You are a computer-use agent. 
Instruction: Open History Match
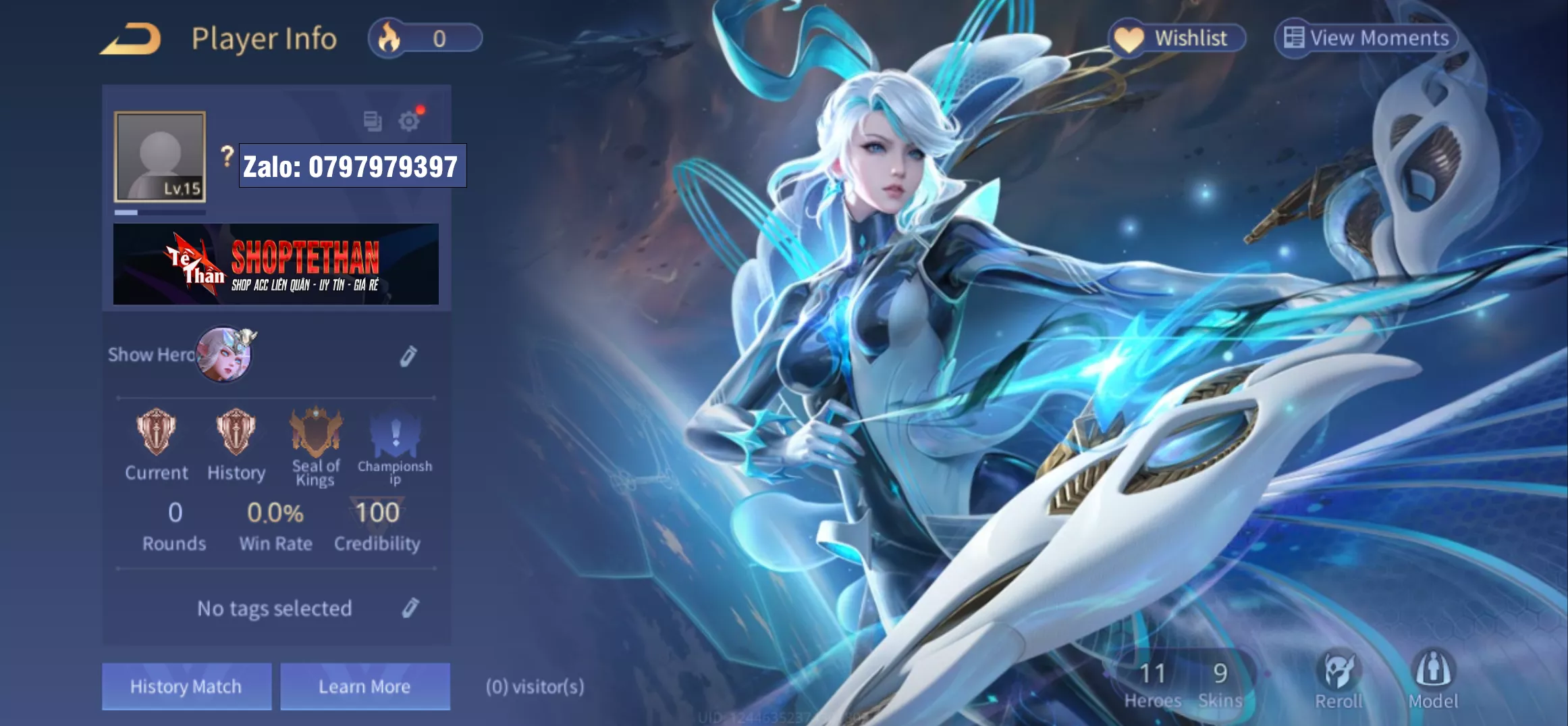point(186,686)
